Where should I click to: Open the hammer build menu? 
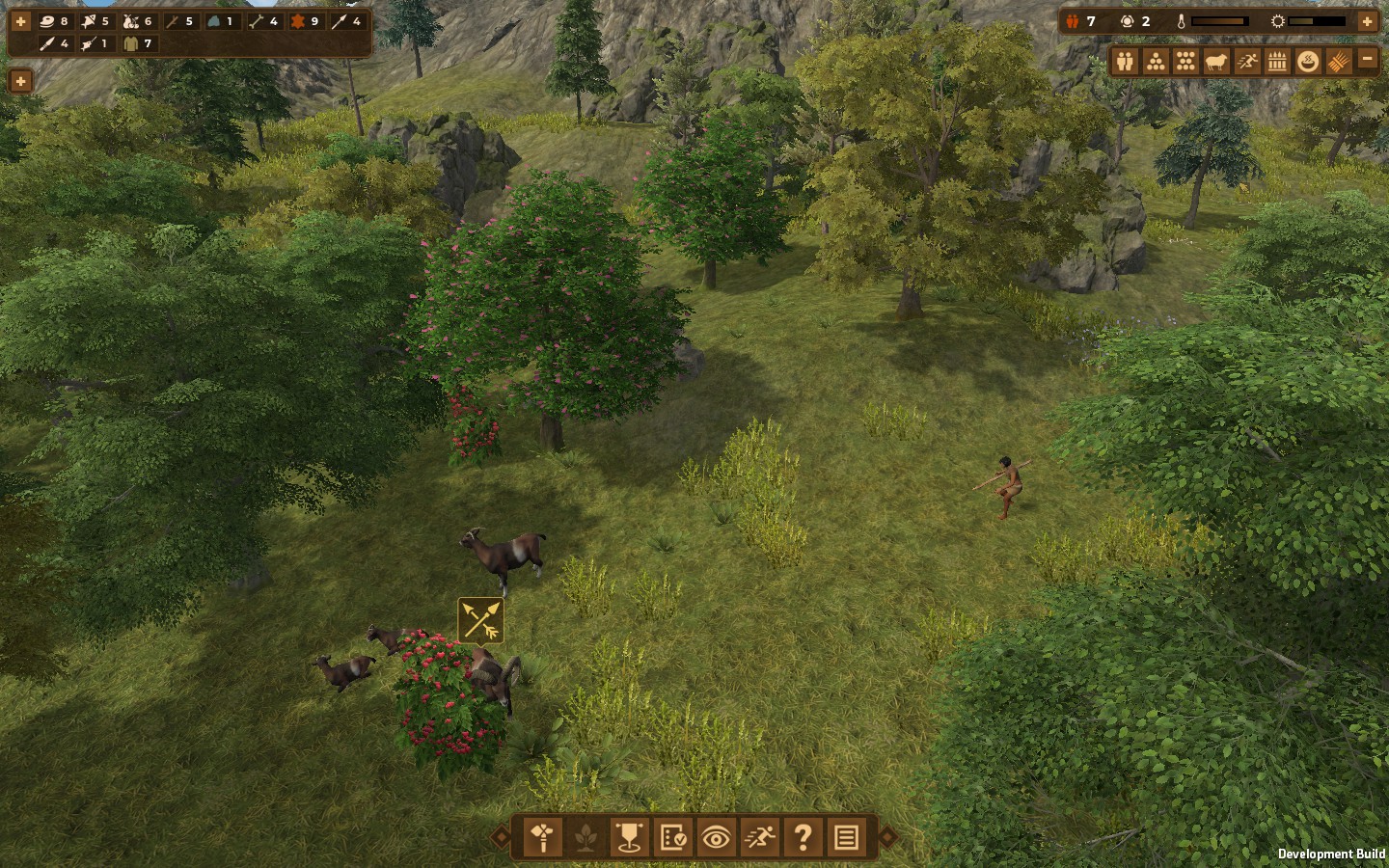coord(542,837)
